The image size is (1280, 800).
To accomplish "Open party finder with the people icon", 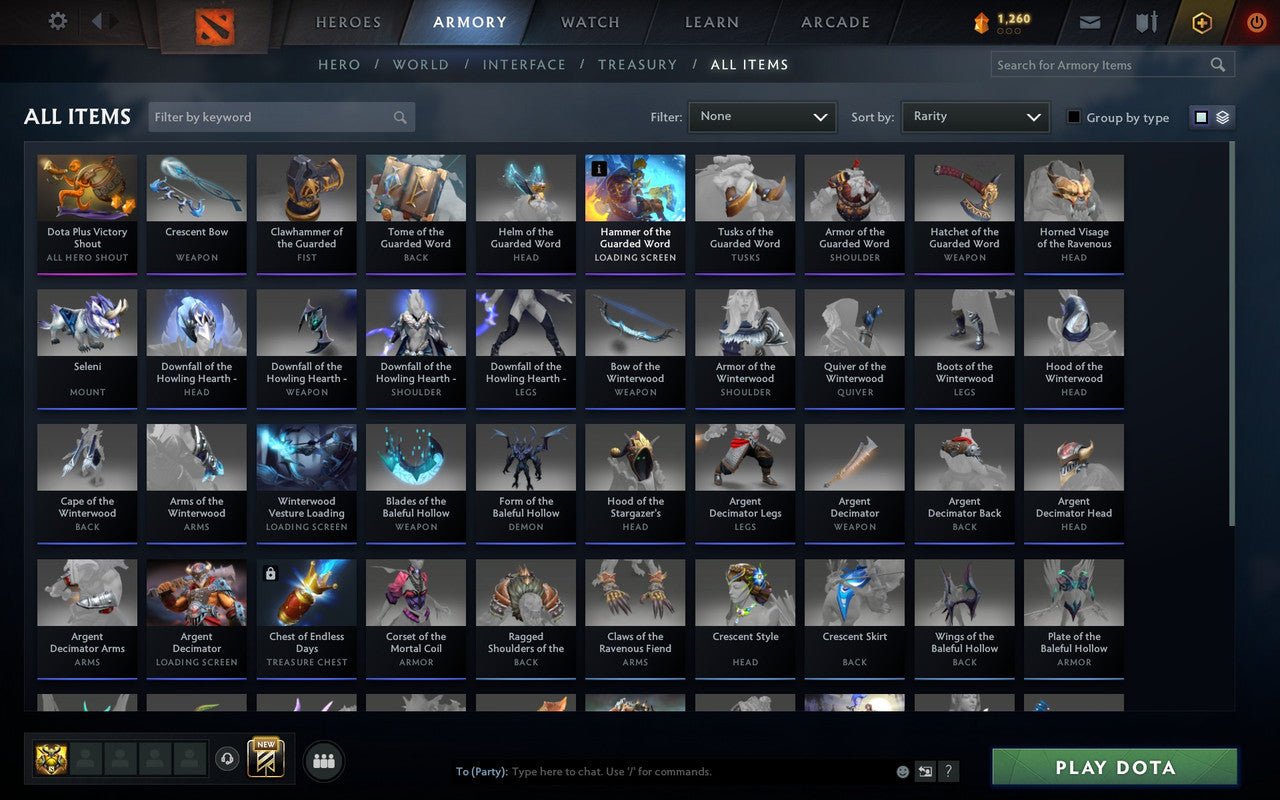I will (323, 760).
